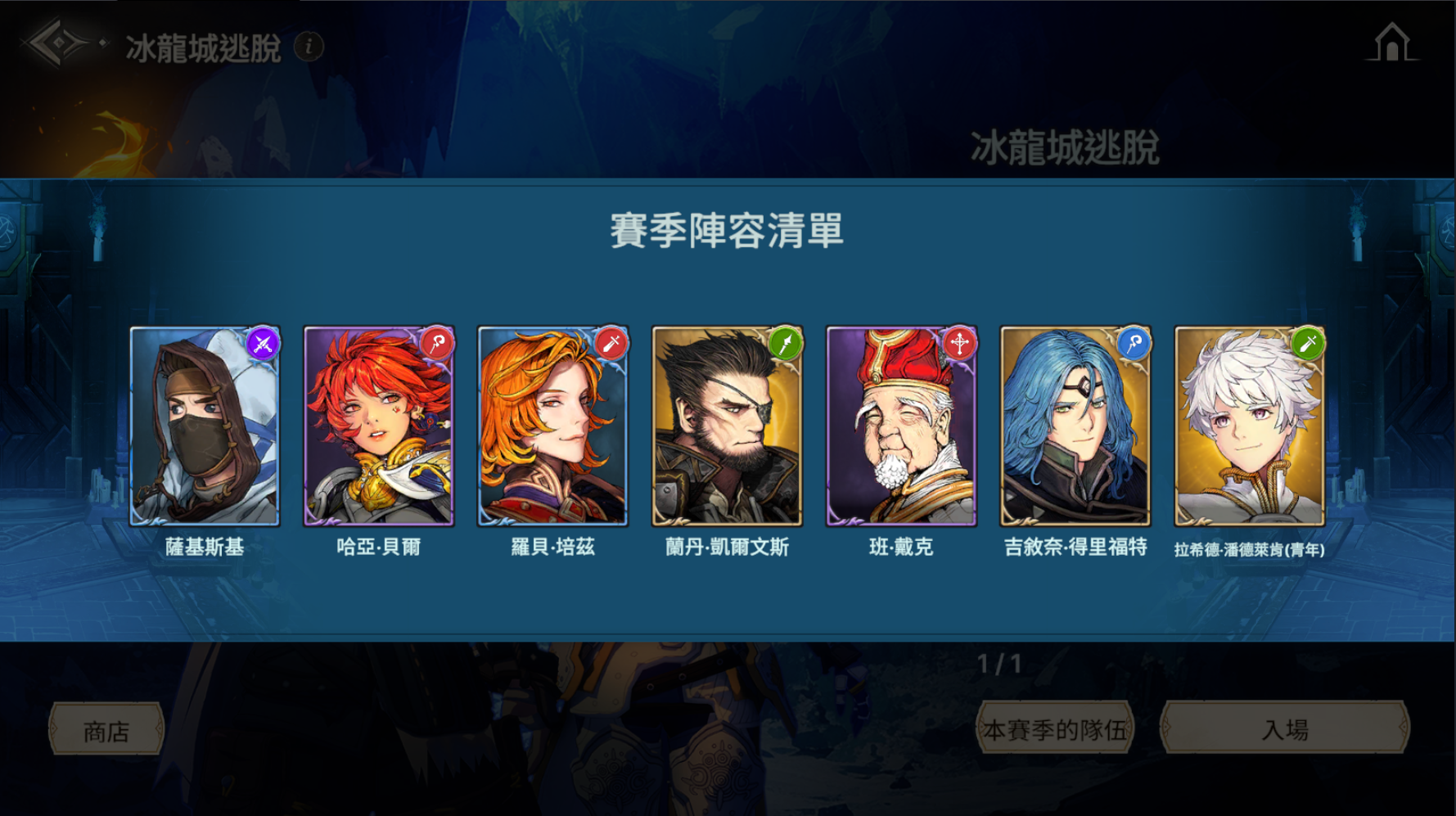
Task: Go back using the top-left arrow
Action: [x=59, y=44]
